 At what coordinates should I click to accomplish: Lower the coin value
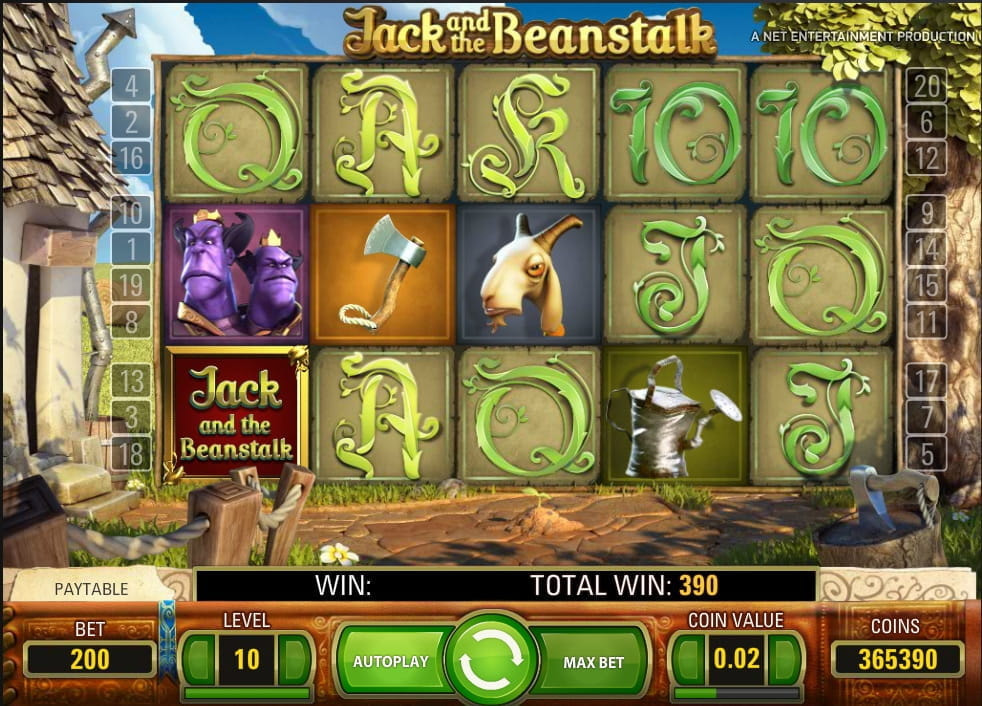pos(687,659)
